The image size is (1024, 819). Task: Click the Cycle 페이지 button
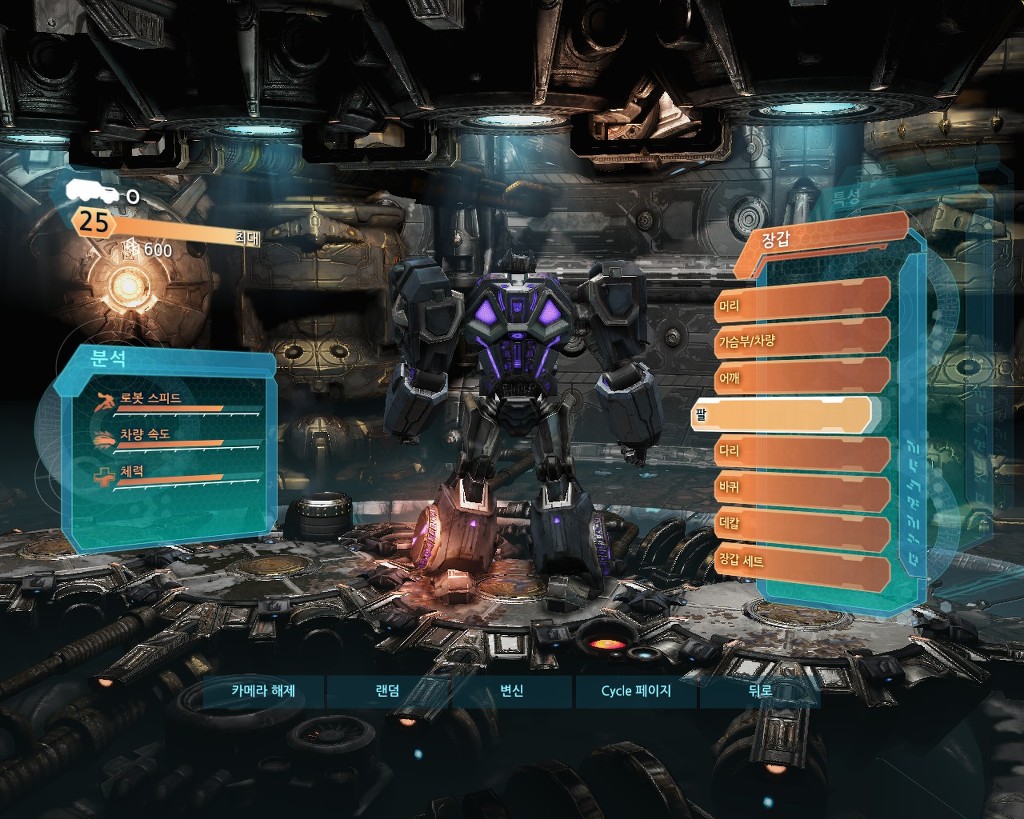636,691
